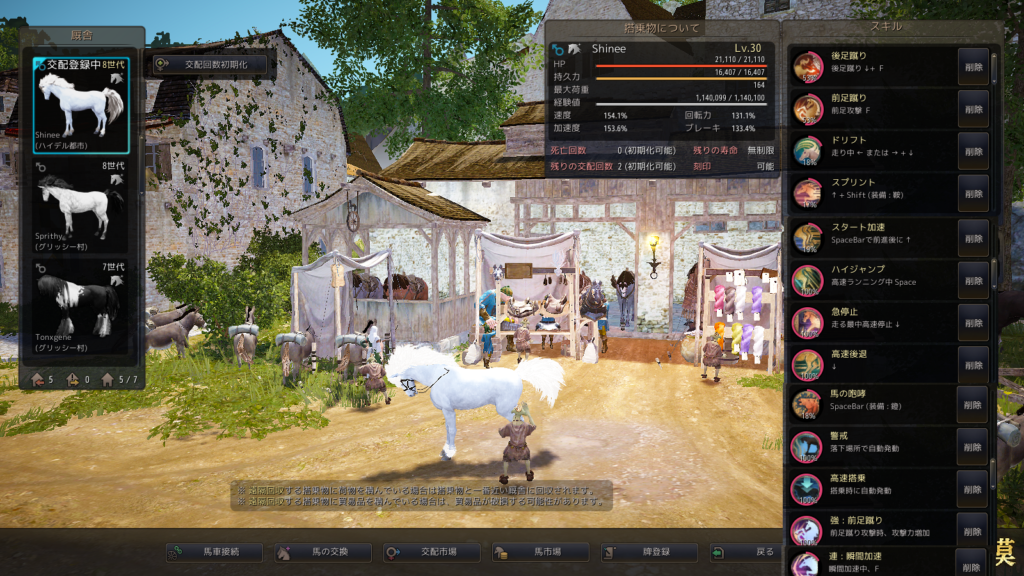The image size is (1024, 576).
Task: Remove the スタート加速 skill
Action: pos(972,236)
